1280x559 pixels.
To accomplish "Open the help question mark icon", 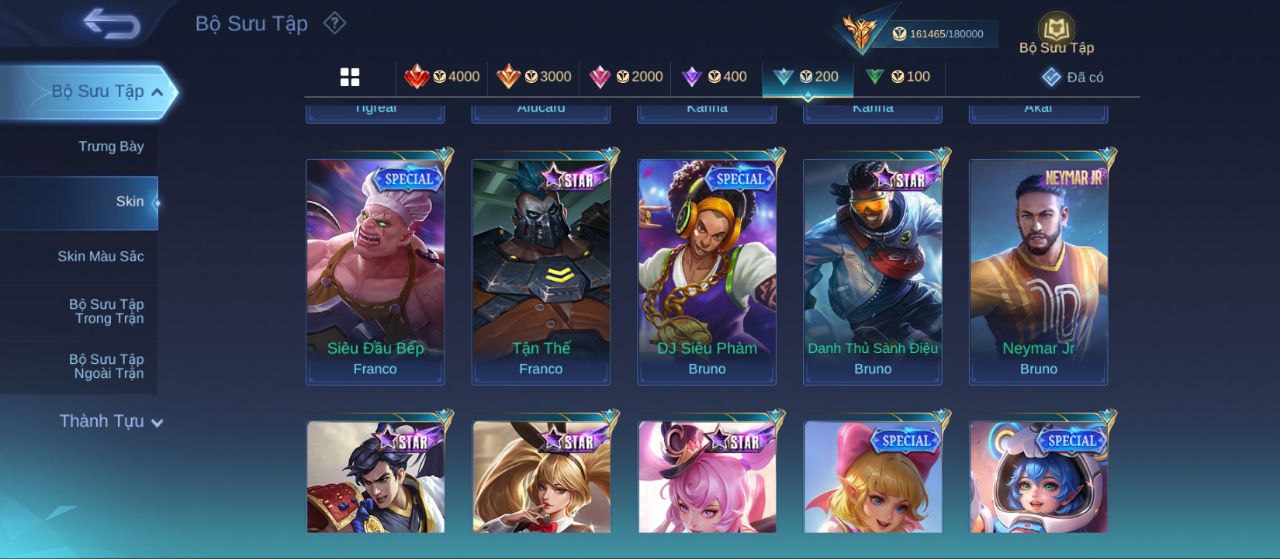I will click(335, 23).
